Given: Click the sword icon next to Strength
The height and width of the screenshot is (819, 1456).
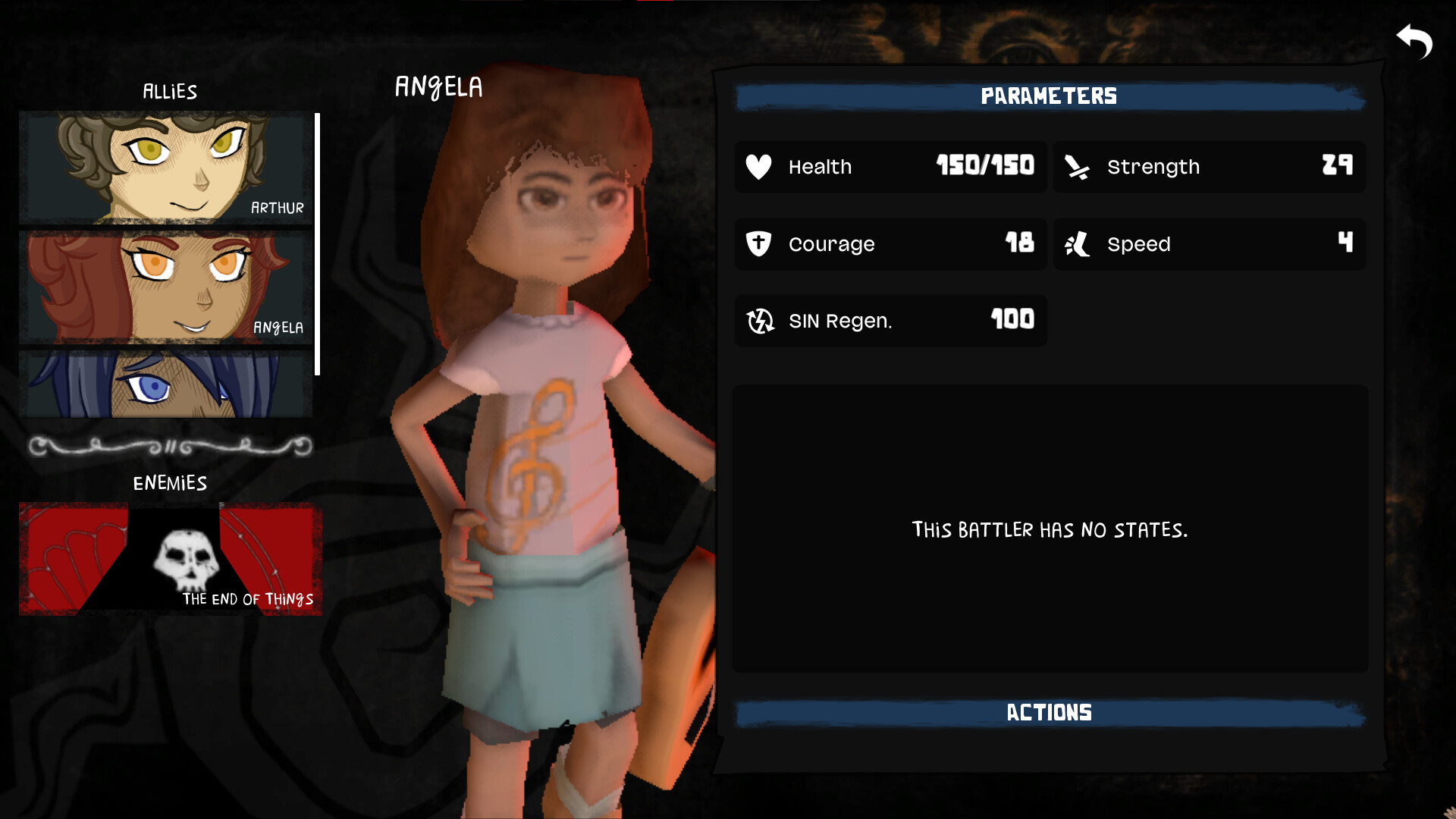Looking at the screenshot, I should pyautogui.click(x=1077, y=167).
